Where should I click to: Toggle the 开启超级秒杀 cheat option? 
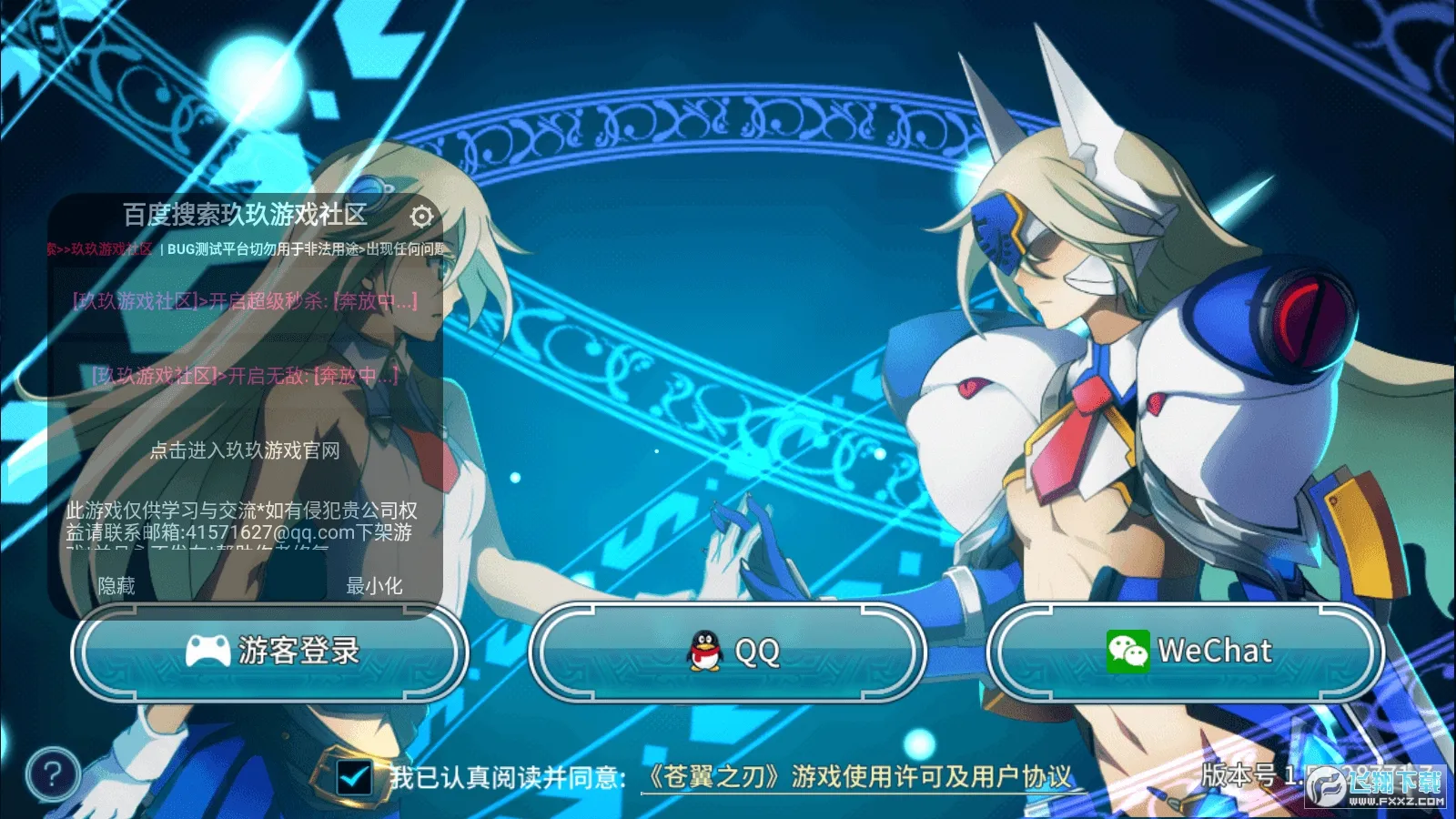click(245, 301)
